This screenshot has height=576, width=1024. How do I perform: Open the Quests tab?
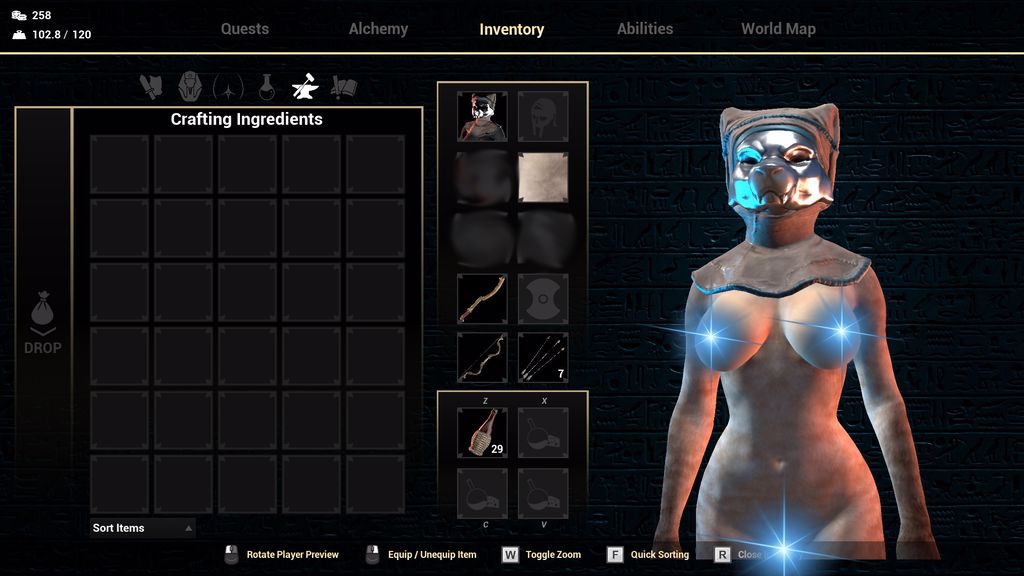click(245, 29)
